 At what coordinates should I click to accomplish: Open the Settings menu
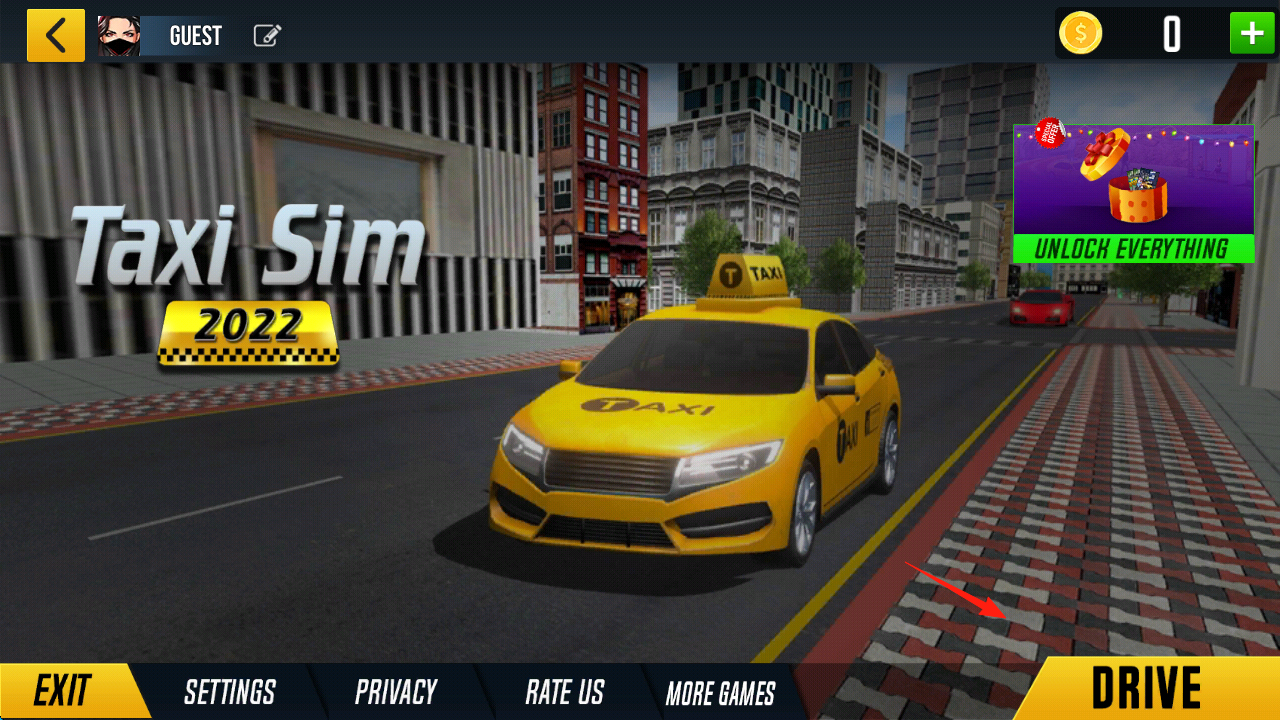pos(229,692)
